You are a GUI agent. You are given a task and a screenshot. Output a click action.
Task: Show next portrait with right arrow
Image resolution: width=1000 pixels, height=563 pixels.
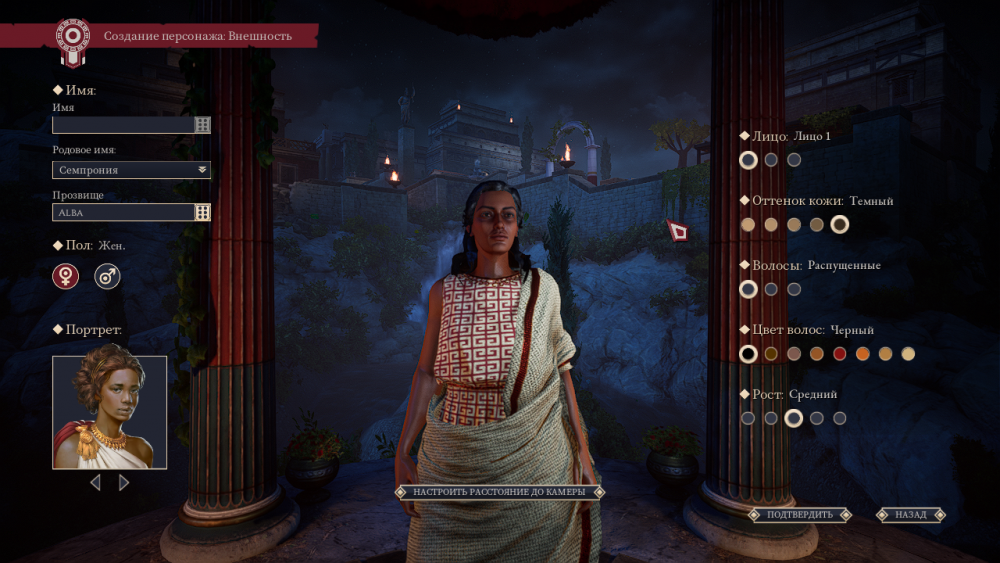pos(124,483)
